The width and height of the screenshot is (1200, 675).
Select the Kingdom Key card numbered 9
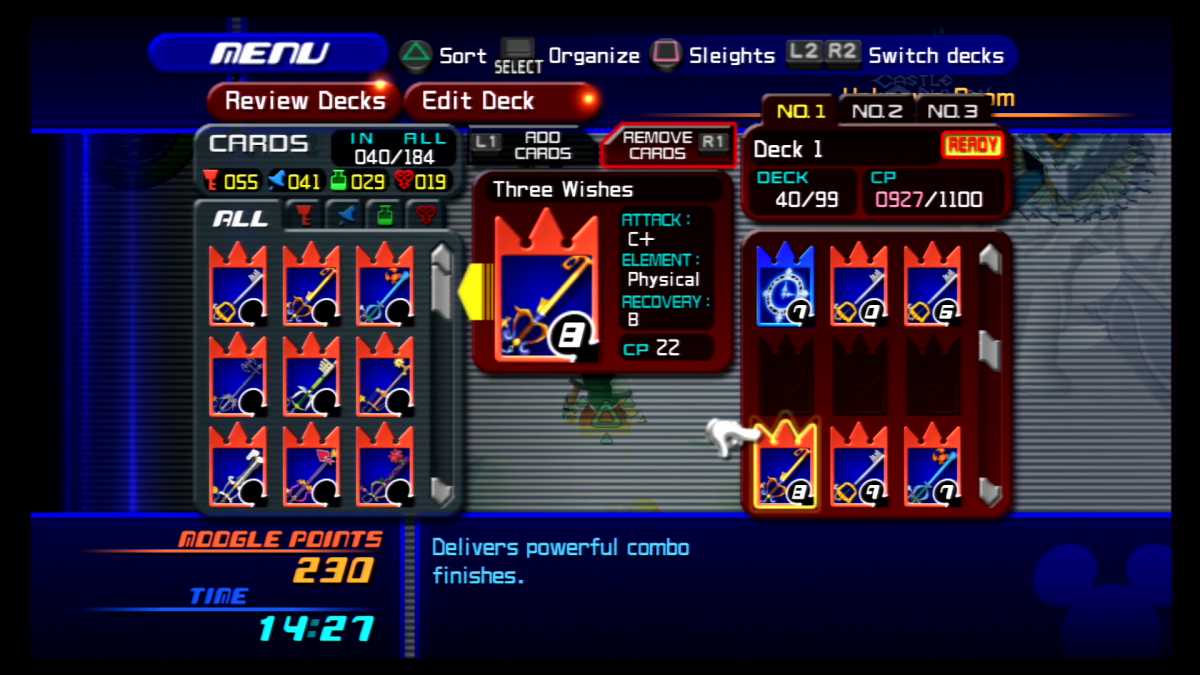pos(859,466)
